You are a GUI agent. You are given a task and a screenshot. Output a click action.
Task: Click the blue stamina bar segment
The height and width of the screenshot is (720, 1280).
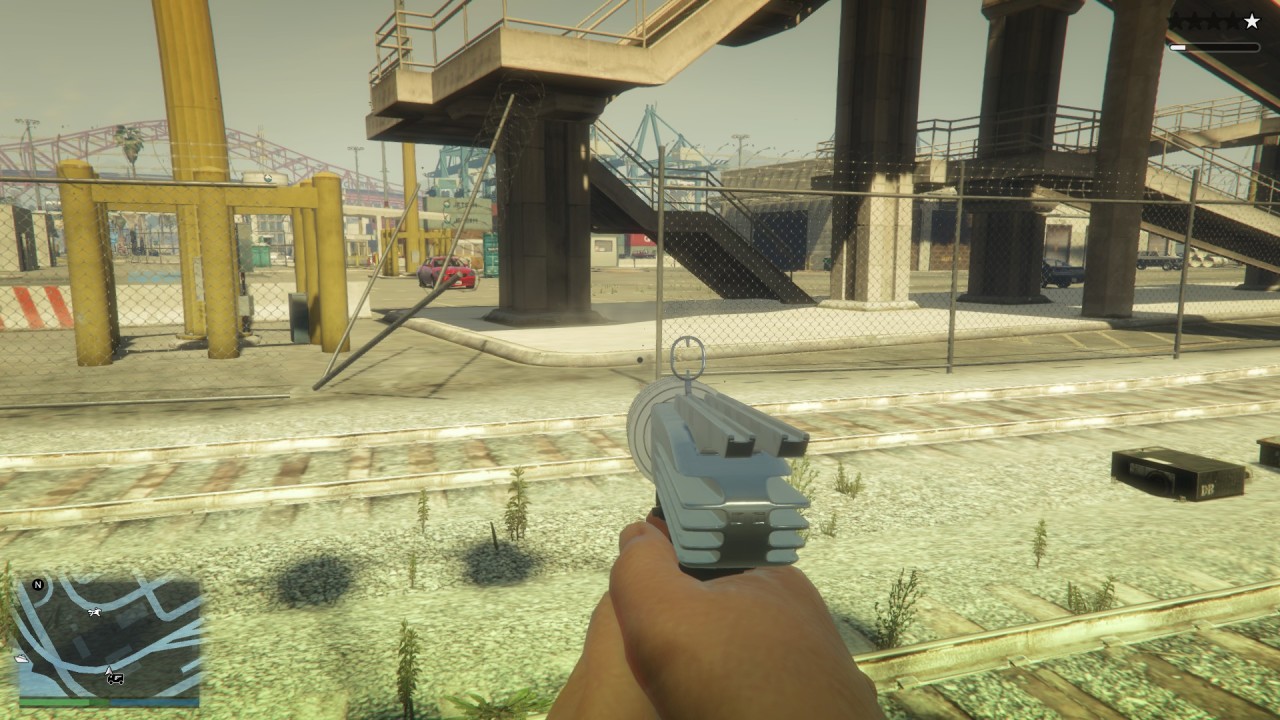(155, 701)
